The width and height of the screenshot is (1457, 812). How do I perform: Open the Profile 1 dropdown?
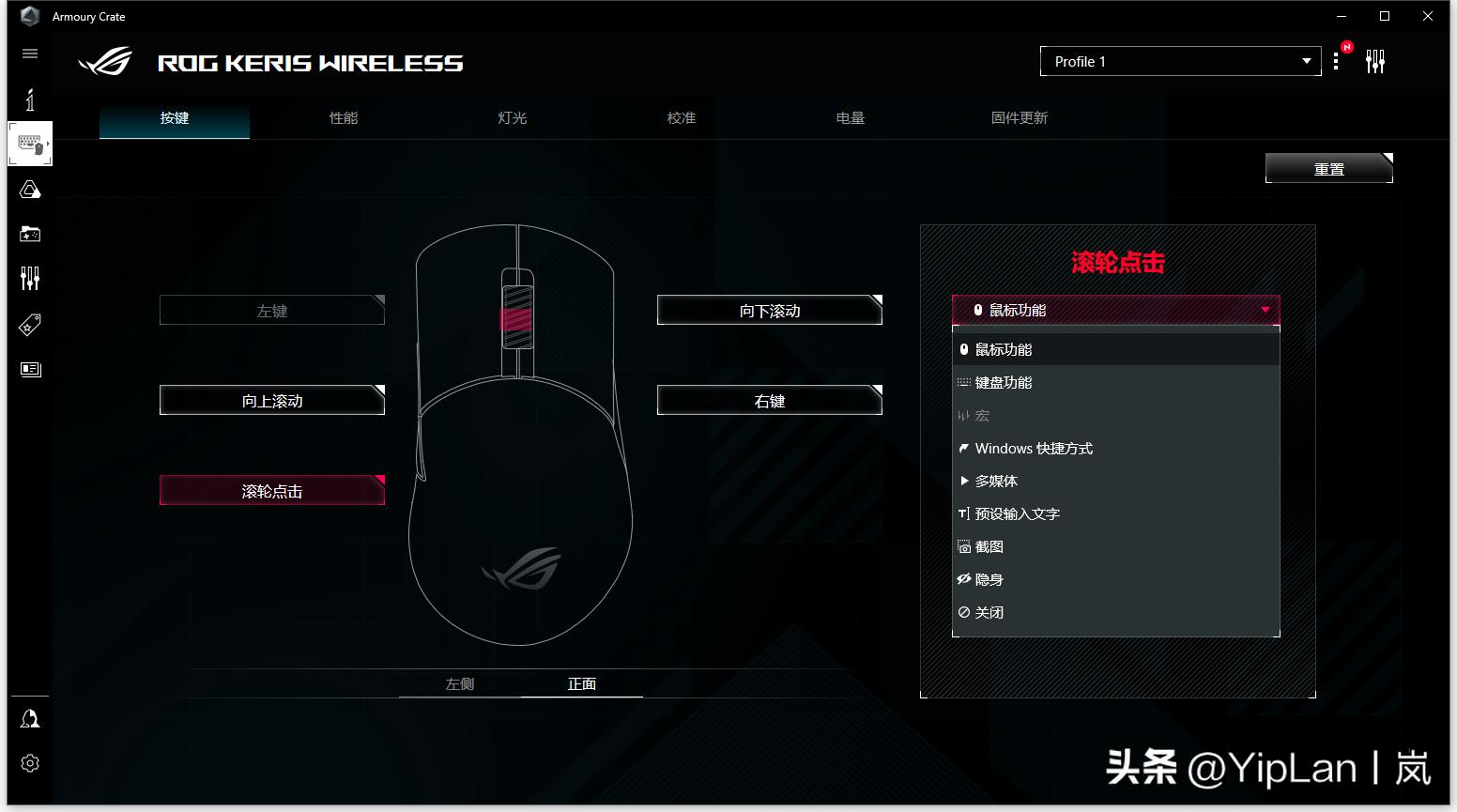pyautogui.click(x=1180, y=62)
